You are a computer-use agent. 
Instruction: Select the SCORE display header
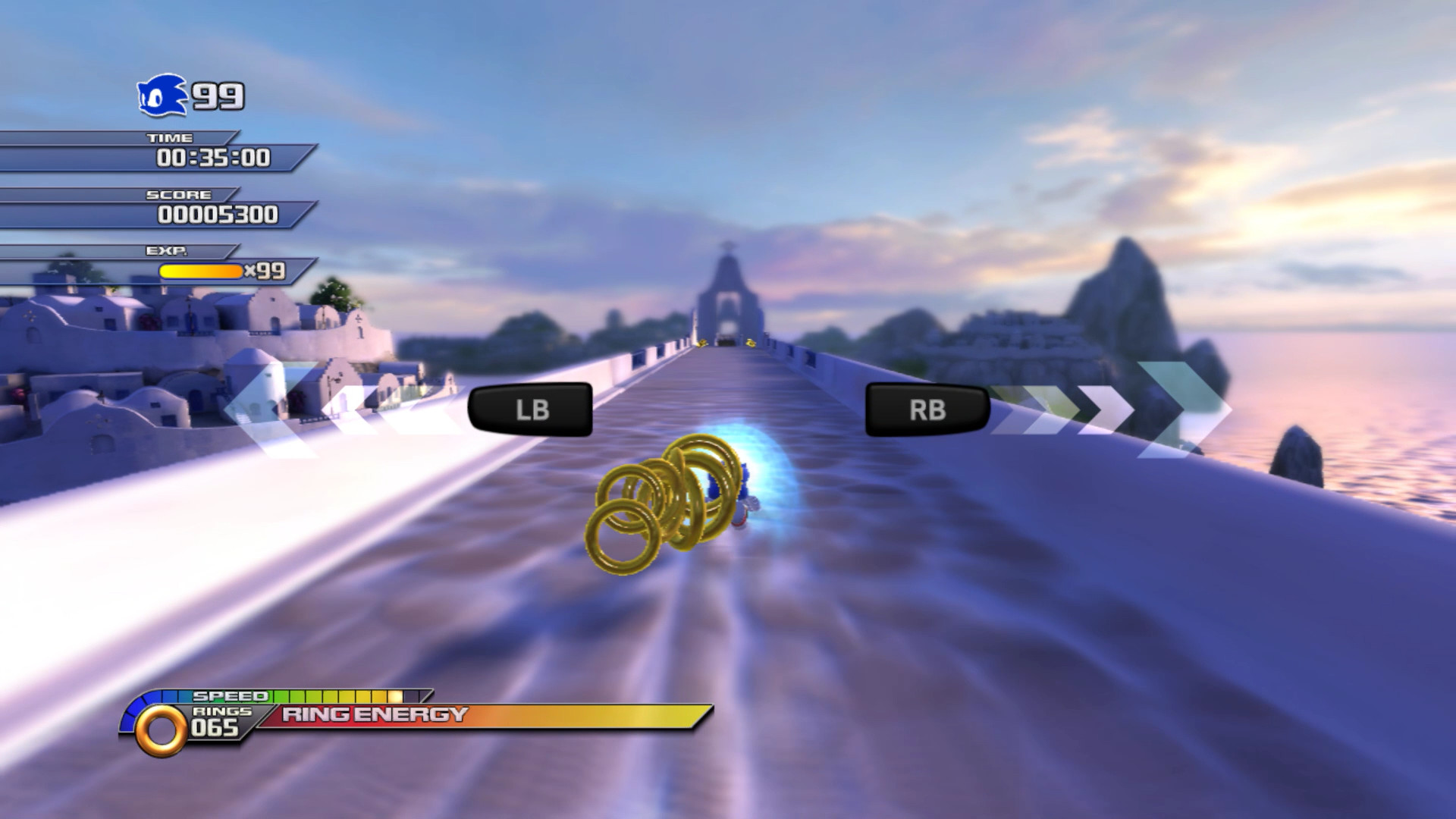tap(179, 194)
